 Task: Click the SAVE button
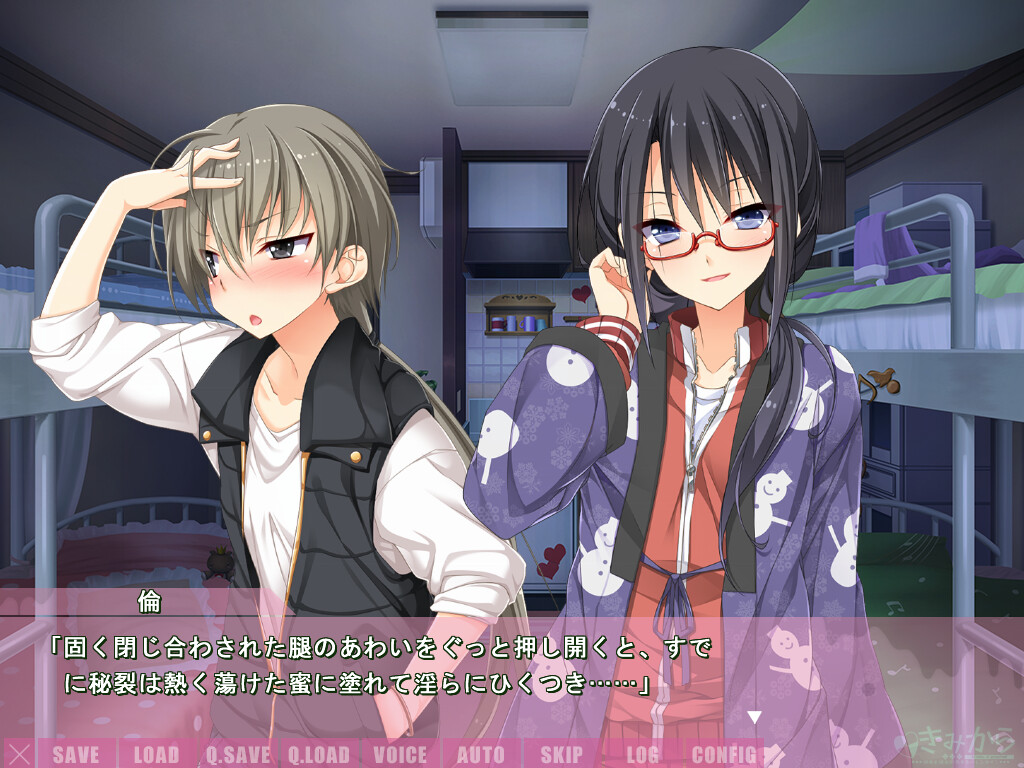75,754
